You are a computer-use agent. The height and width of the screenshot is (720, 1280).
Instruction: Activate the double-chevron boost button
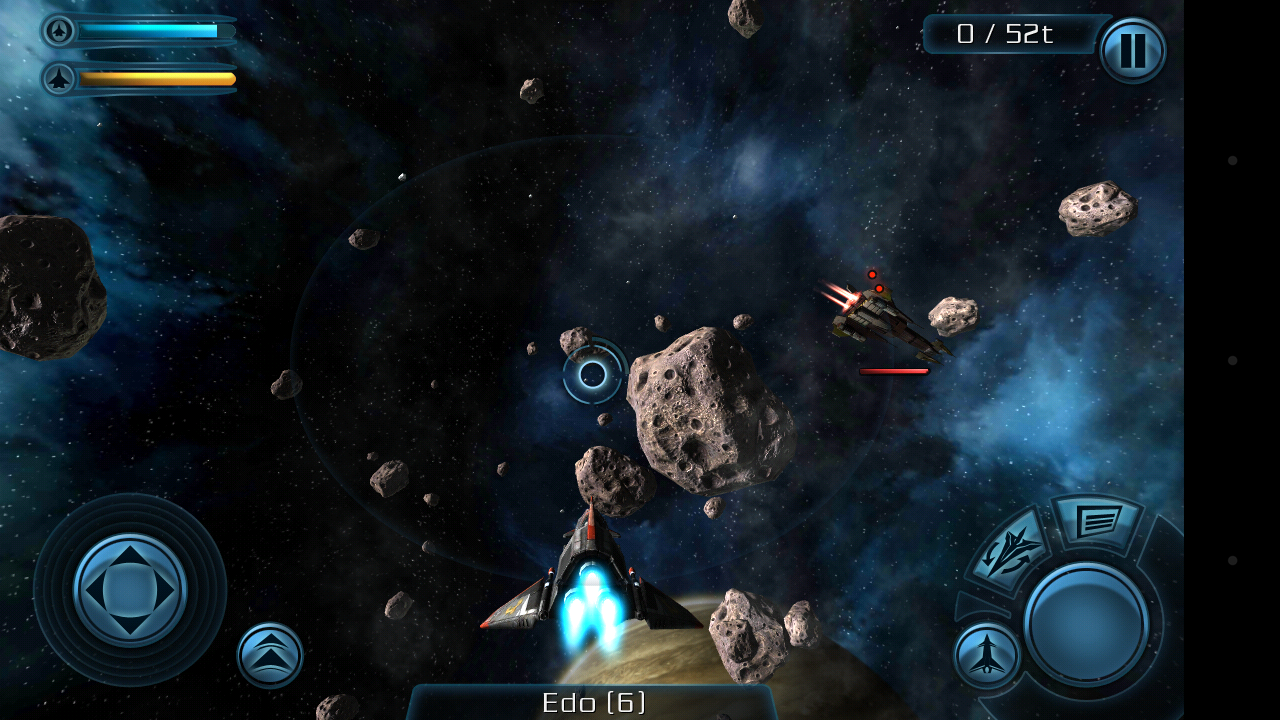click(270, 656)
